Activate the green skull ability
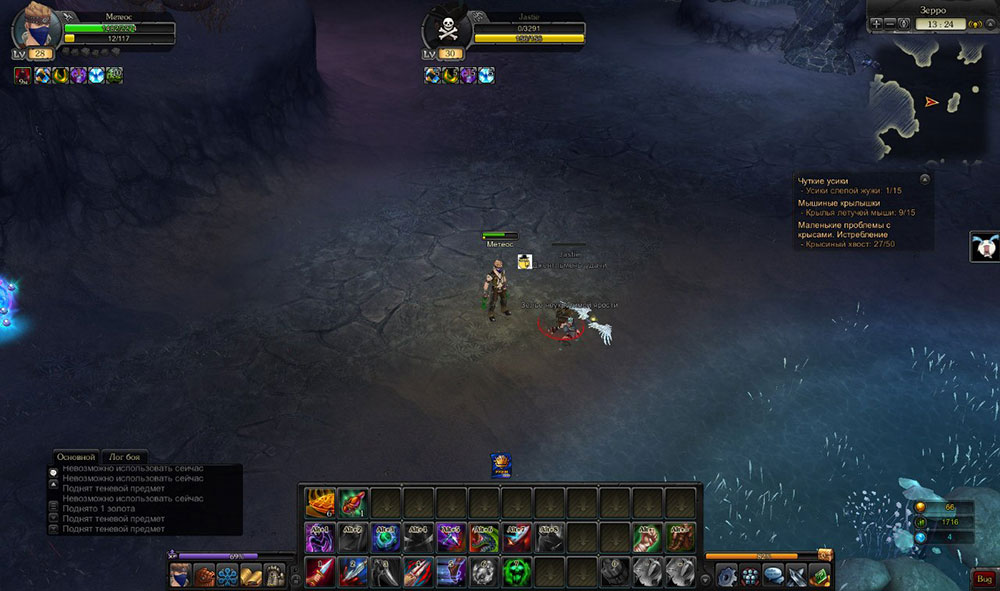The height and width of the screenshot is (591, 1000). [x=516, y=572]
